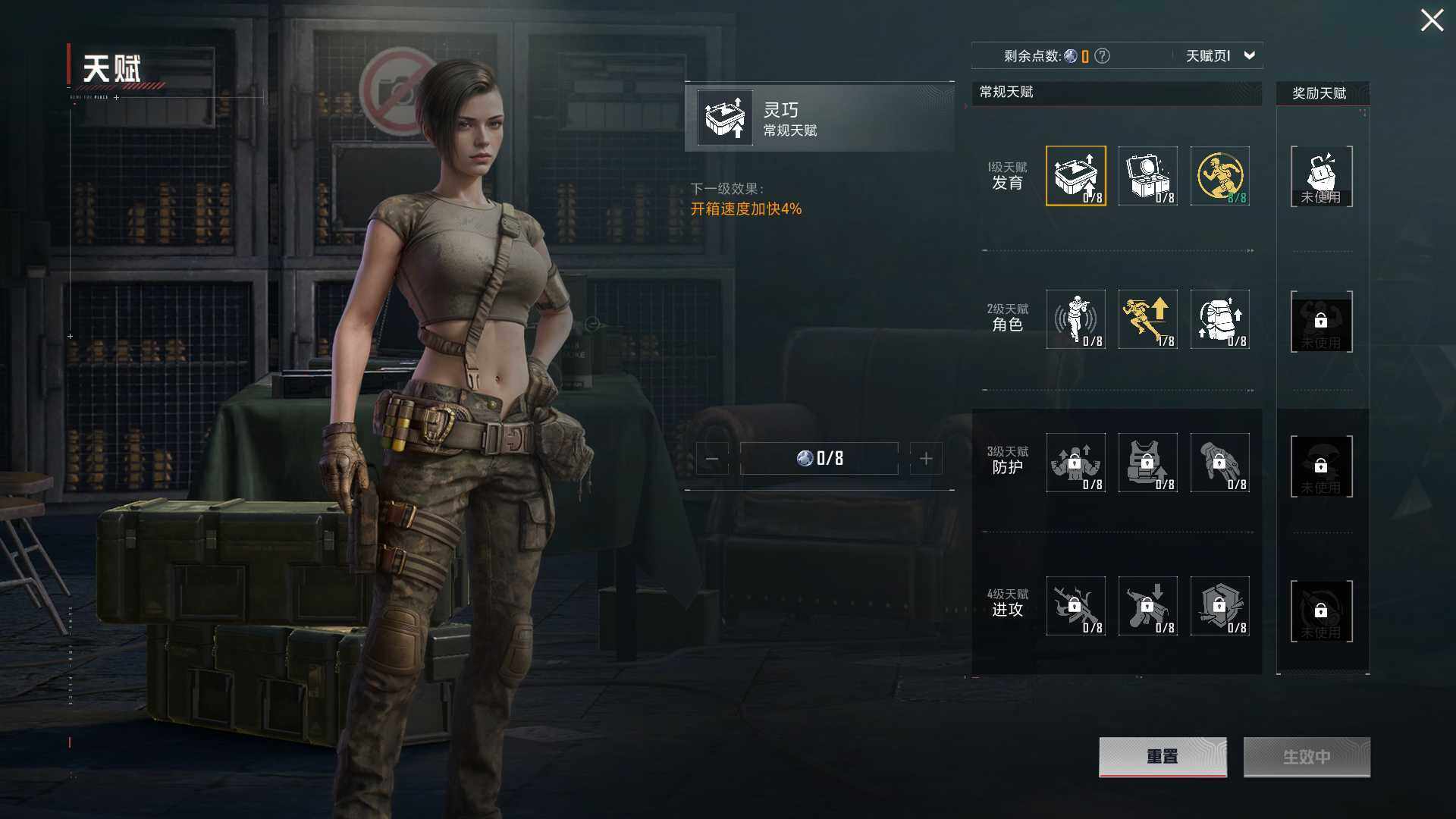Select the locked broken-shield attack talent
Image resolution: width=1456 pixels, height=819 pixels.
1219,606
